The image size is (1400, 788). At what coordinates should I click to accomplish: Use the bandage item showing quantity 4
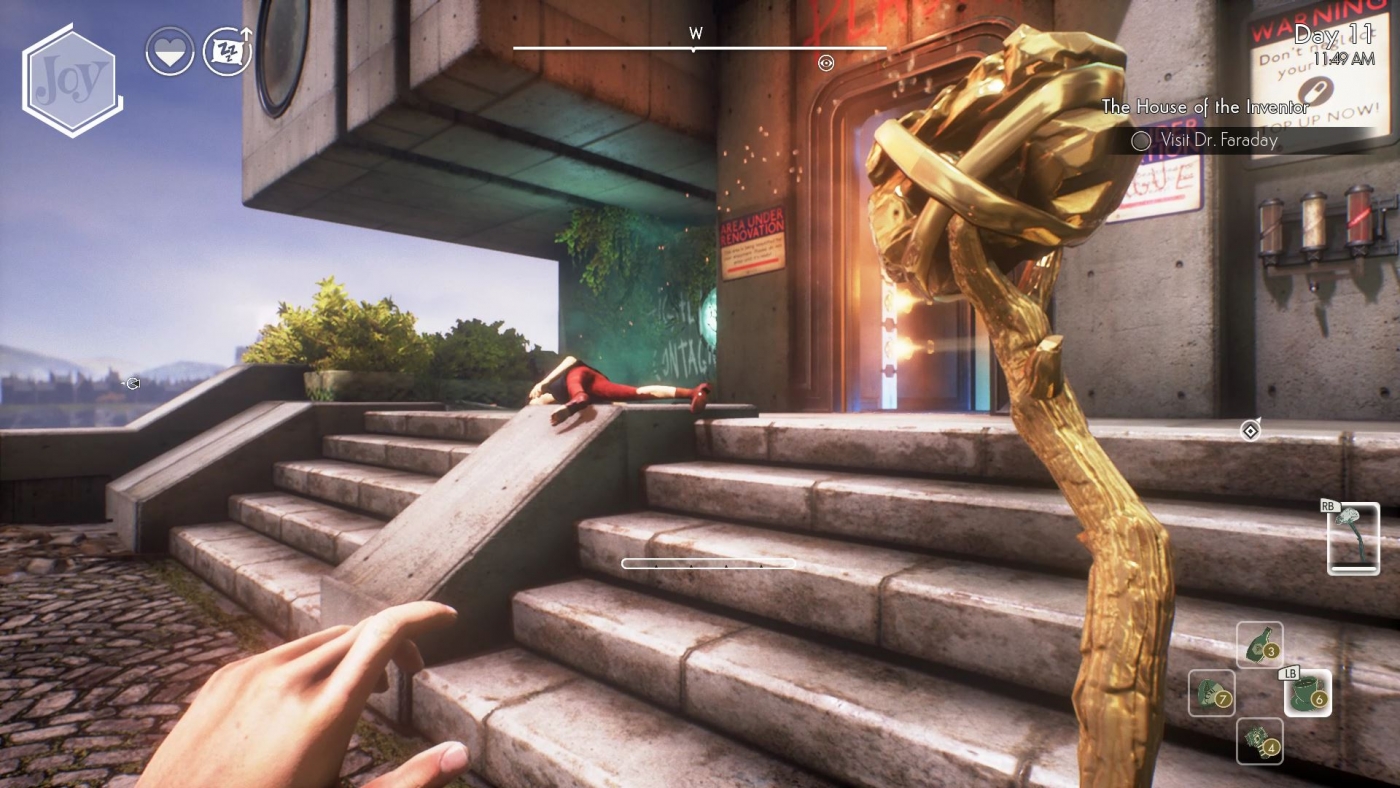click(x=1261, y=743)
